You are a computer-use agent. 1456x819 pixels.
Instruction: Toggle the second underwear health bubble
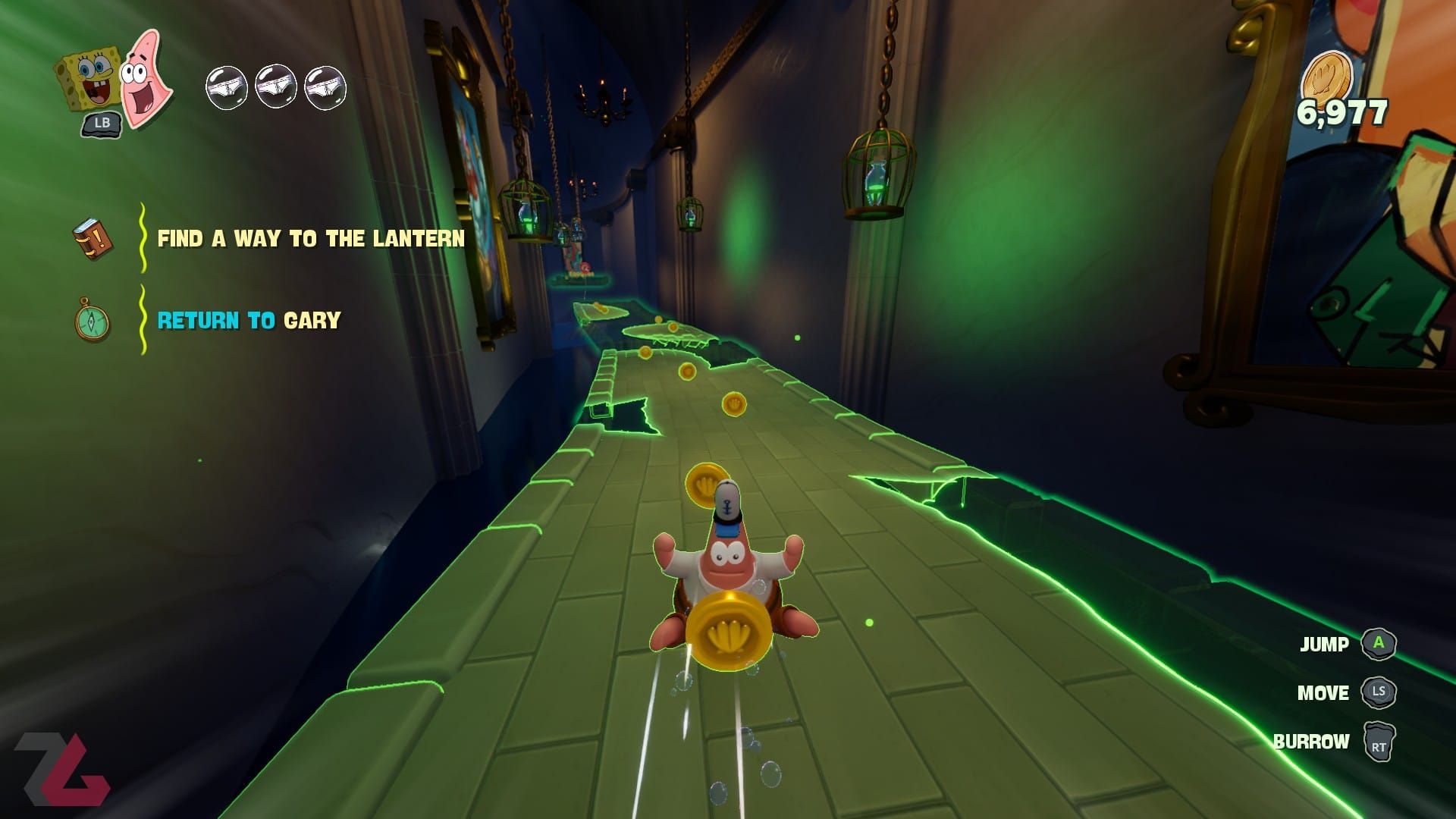(x=275, y=86)
